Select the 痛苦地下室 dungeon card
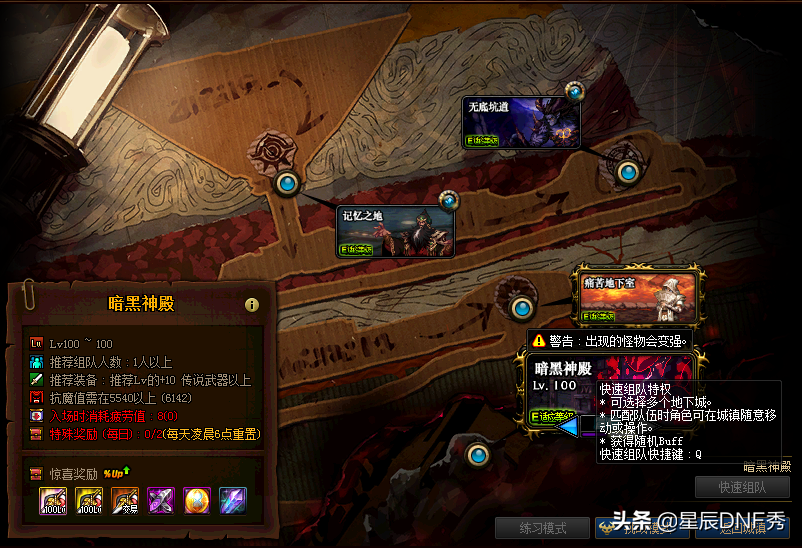 [637, 298]
